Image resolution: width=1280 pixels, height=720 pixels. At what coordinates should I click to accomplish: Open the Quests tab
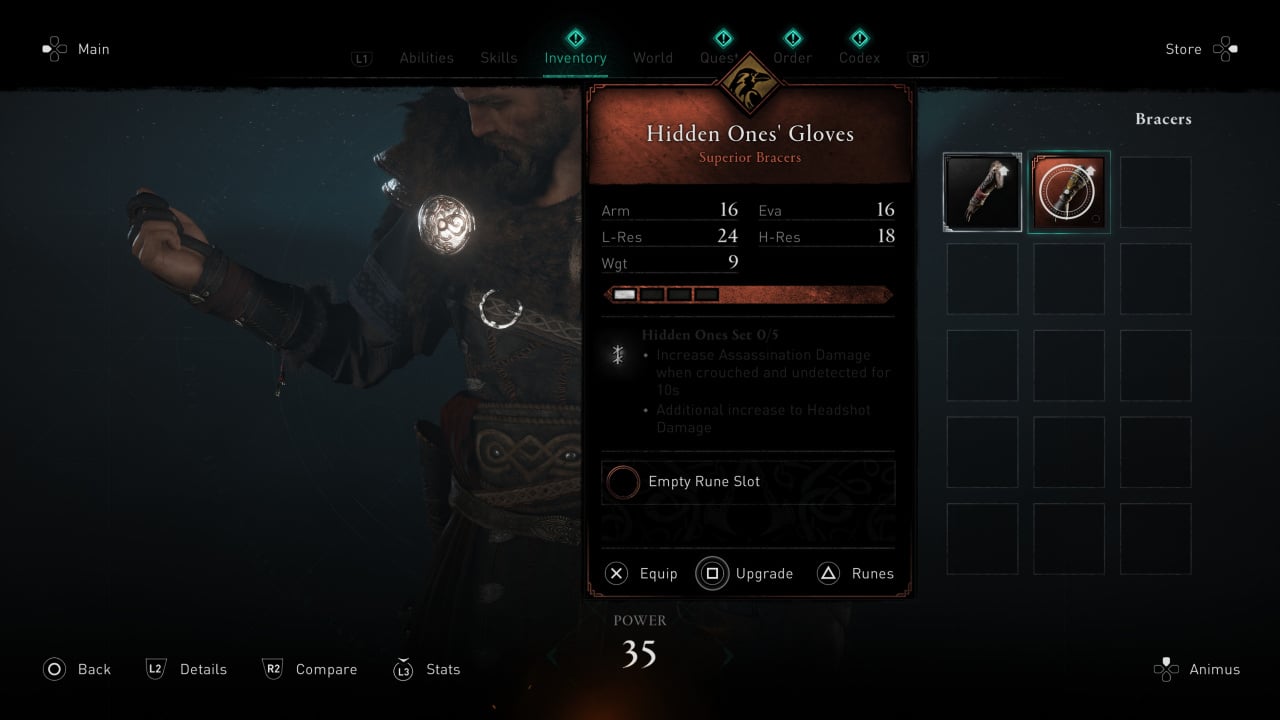tap(719, 58)
